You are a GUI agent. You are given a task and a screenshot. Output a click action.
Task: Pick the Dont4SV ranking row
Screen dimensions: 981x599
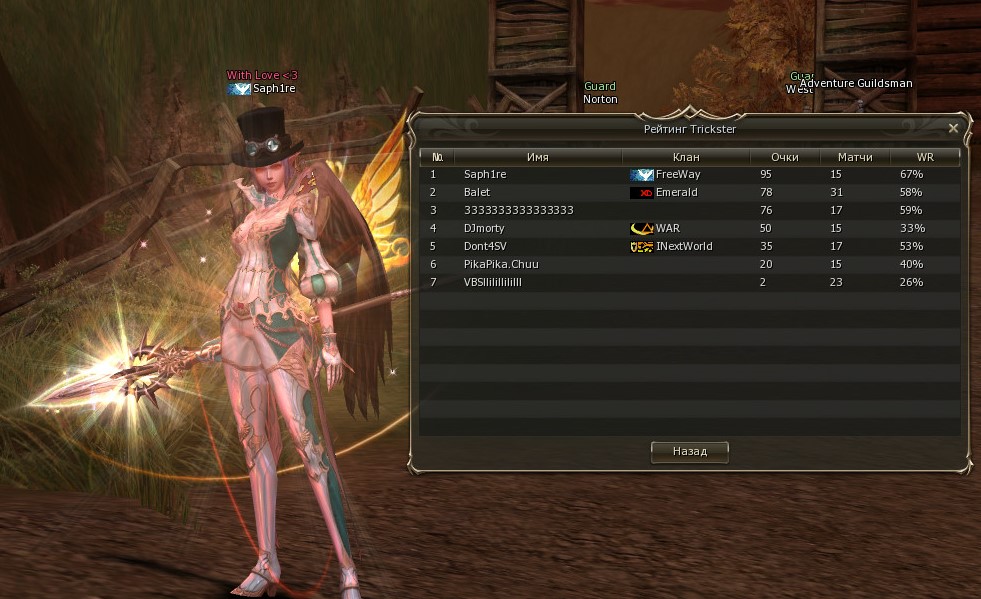tap(690, 246)
